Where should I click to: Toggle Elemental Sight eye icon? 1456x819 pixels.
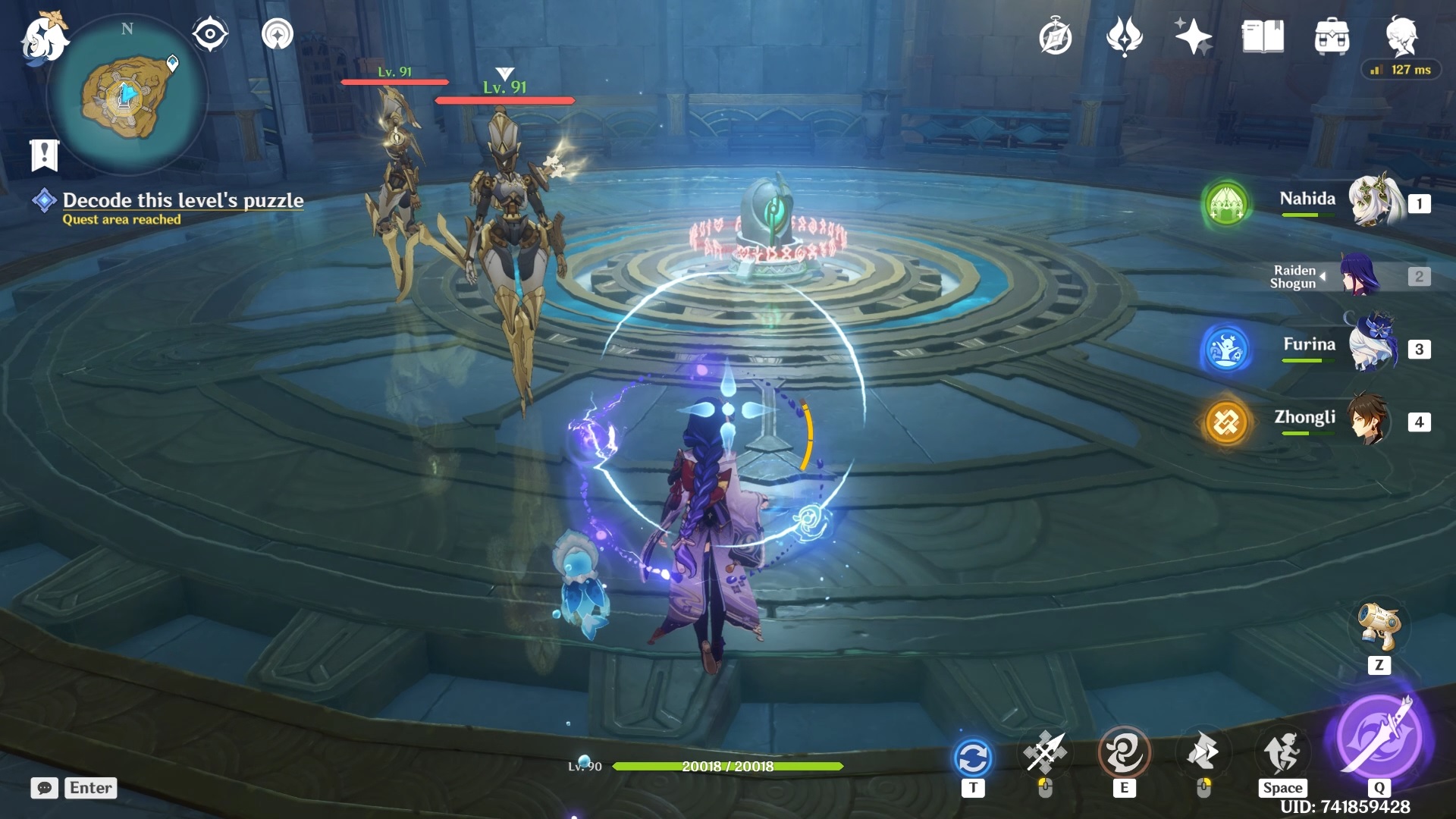209,34
